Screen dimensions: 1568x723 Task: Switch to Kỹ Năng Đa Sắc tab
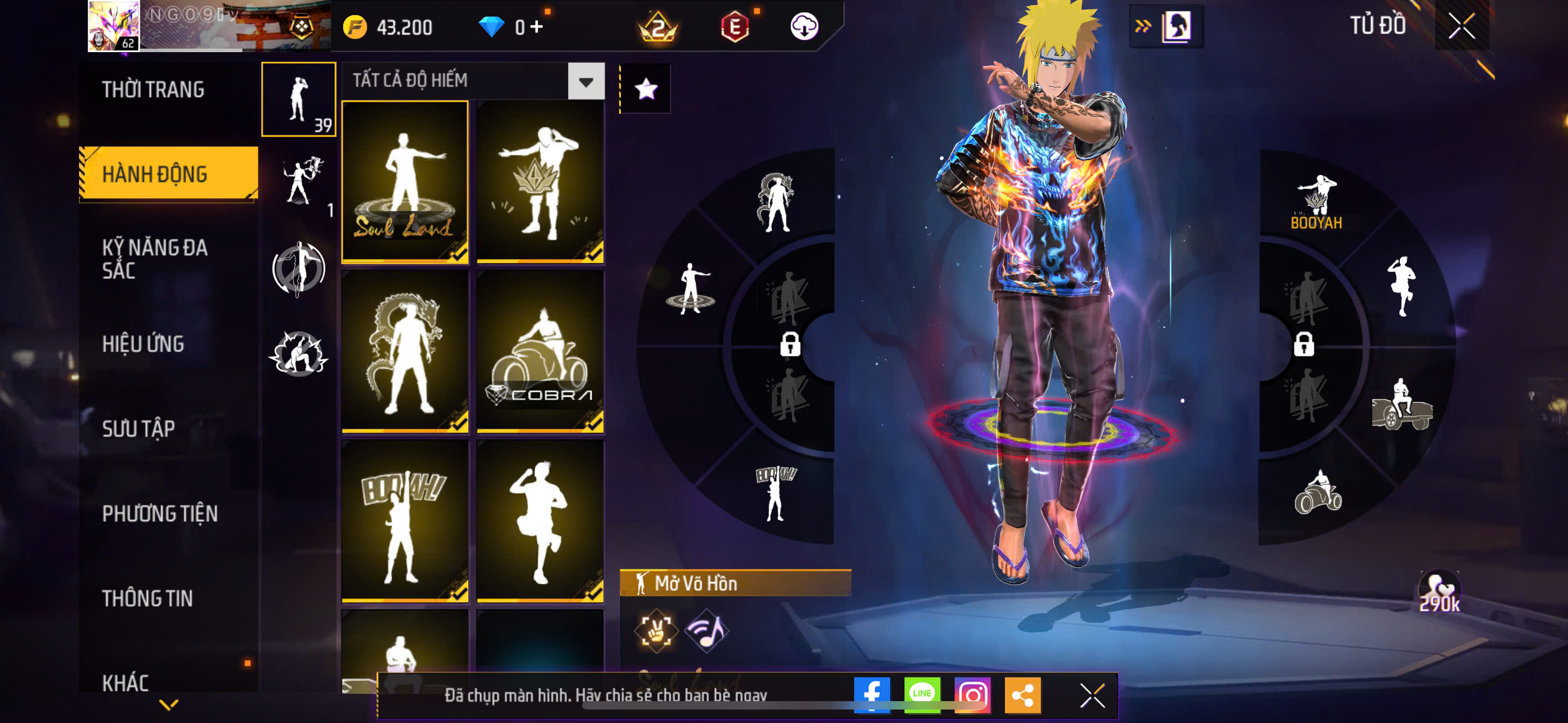point(155,258)
